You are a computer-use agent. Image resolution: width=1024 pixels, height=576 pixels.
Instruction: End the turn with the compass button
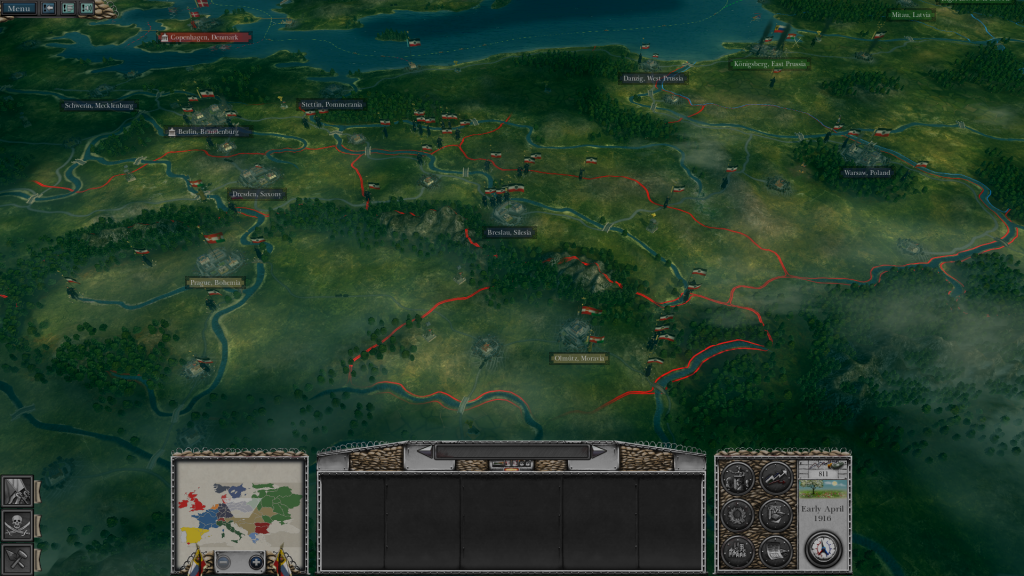(823, 548)
